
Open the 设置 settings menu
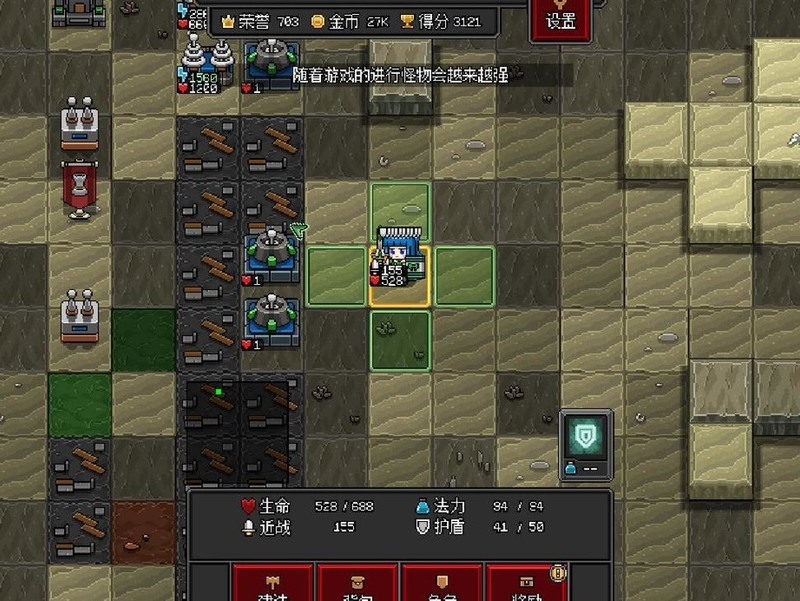pyautogui.click(x=561, y=20)
